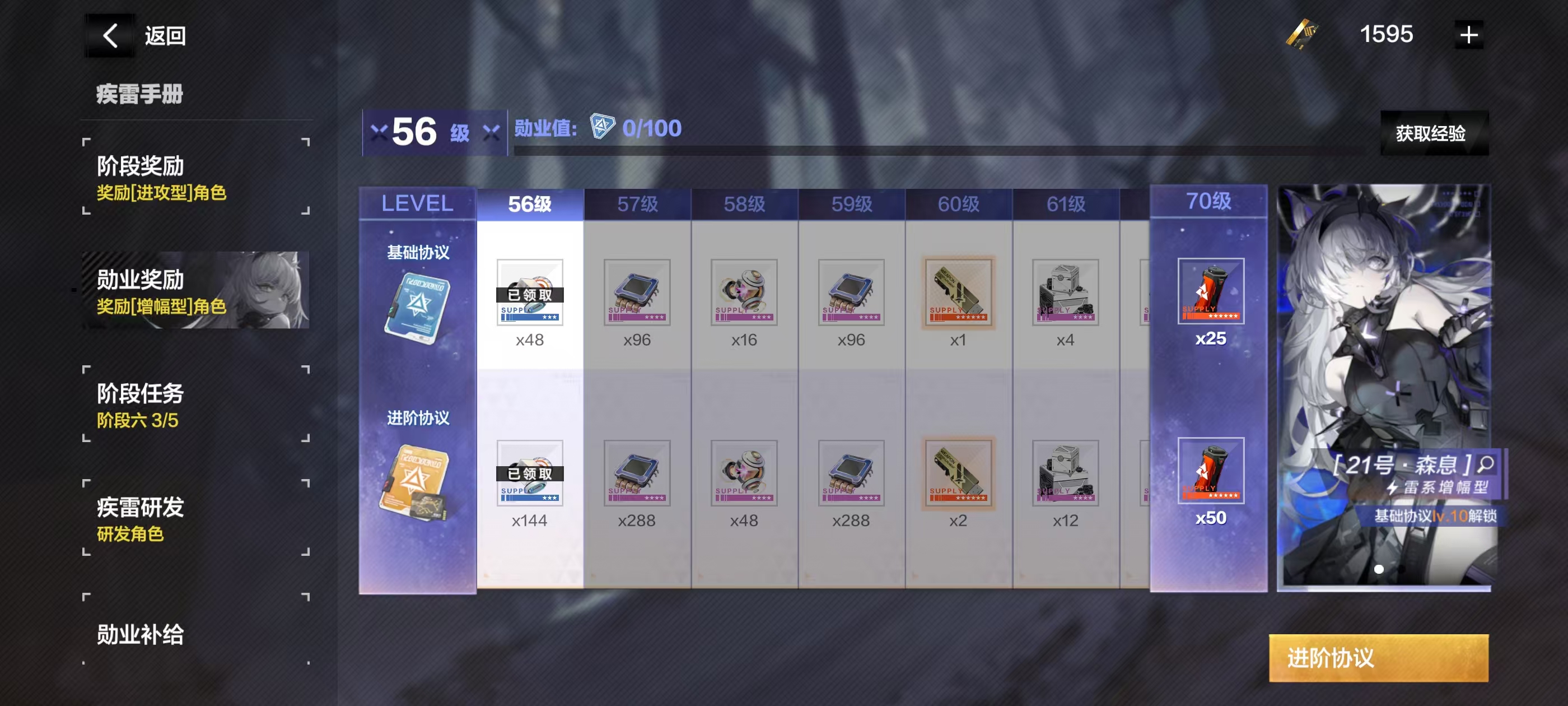Unlock 进阶协议 with the gold button
The height and width of the screenshot is (706, 1568).
(1378, 658)
